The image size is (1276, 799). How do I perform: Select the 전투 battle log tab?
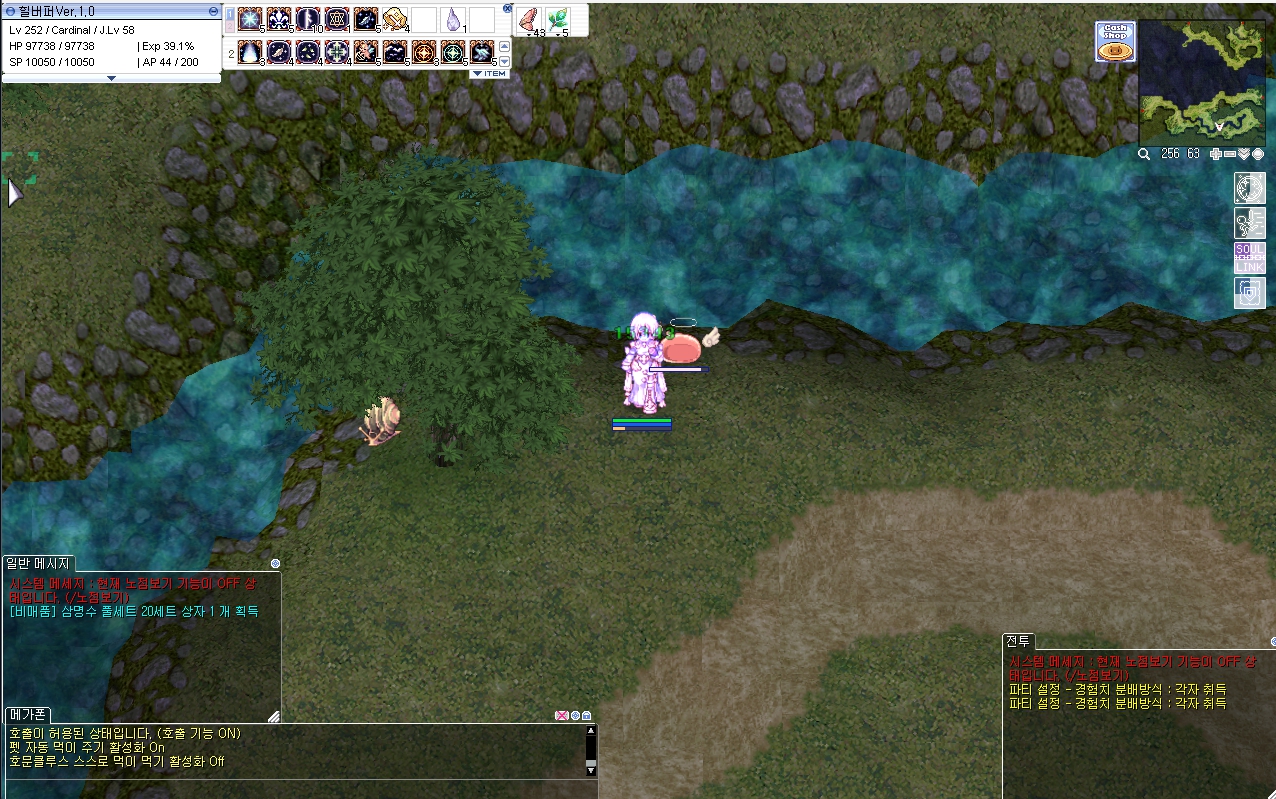click(1018, 641)
